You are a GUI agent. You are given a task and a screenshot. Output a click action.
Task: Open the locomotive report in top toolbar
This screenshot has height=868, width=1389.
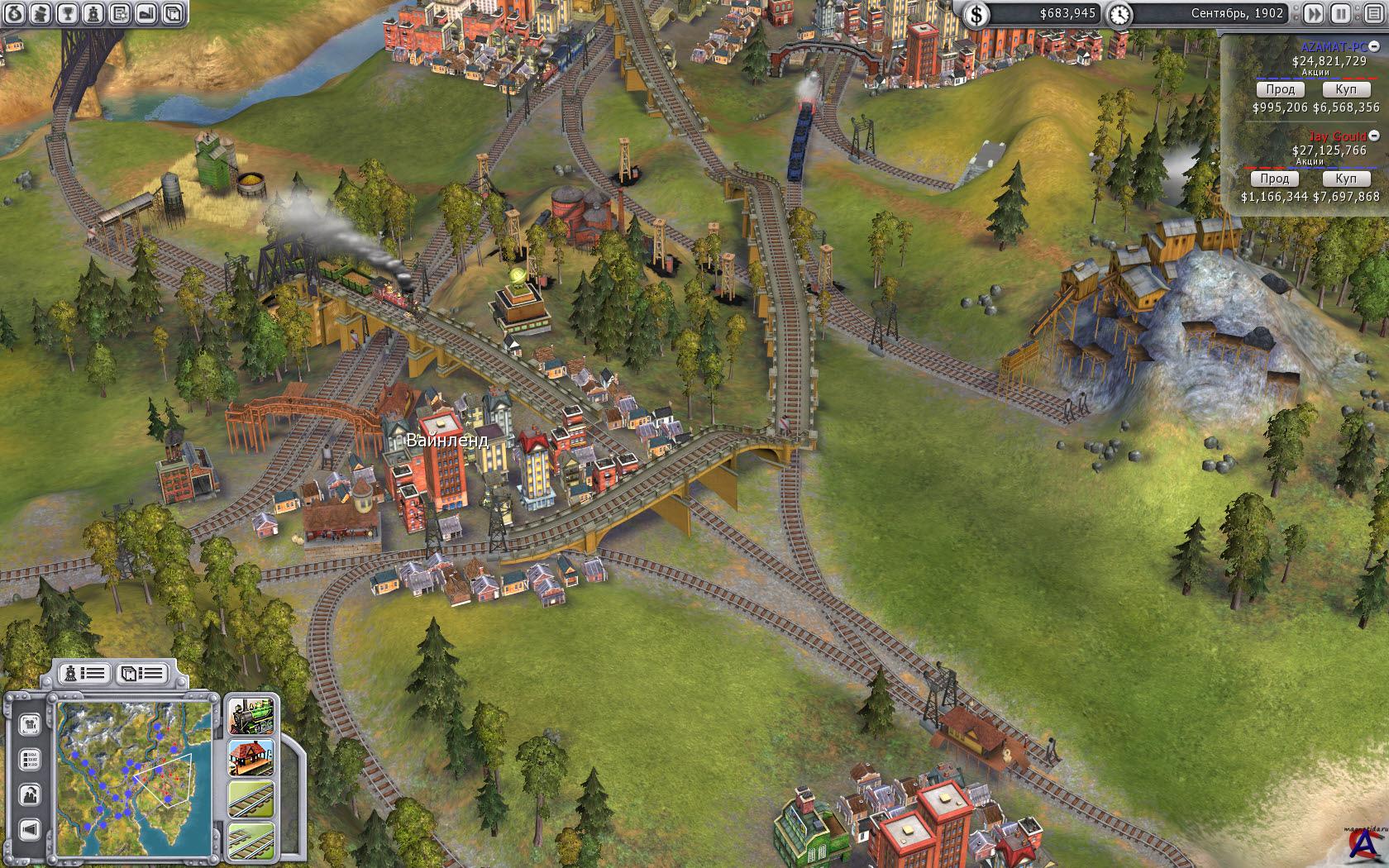pyautogui.click(x=93, y=13)
